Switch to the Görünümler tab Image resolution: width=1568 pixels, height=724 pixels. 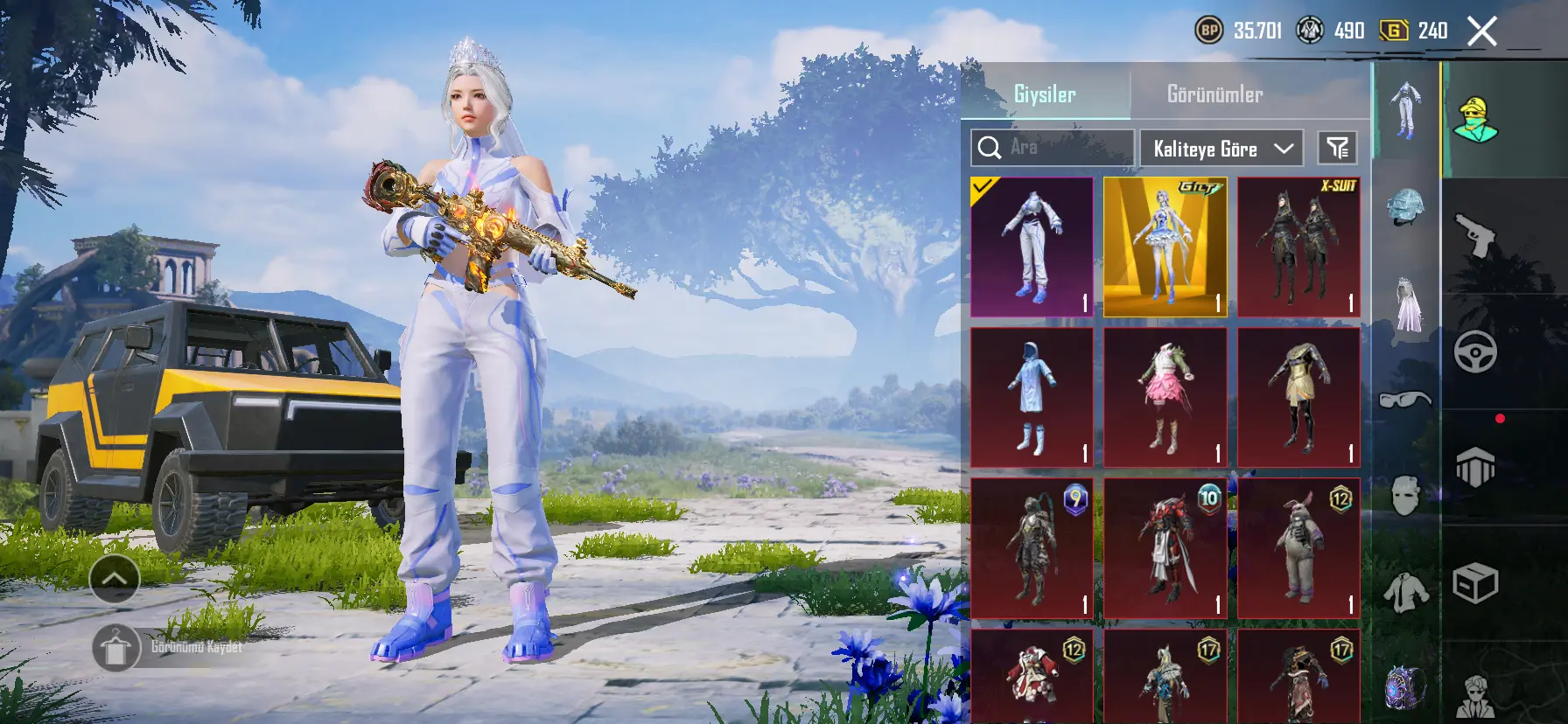point(1214,94)
